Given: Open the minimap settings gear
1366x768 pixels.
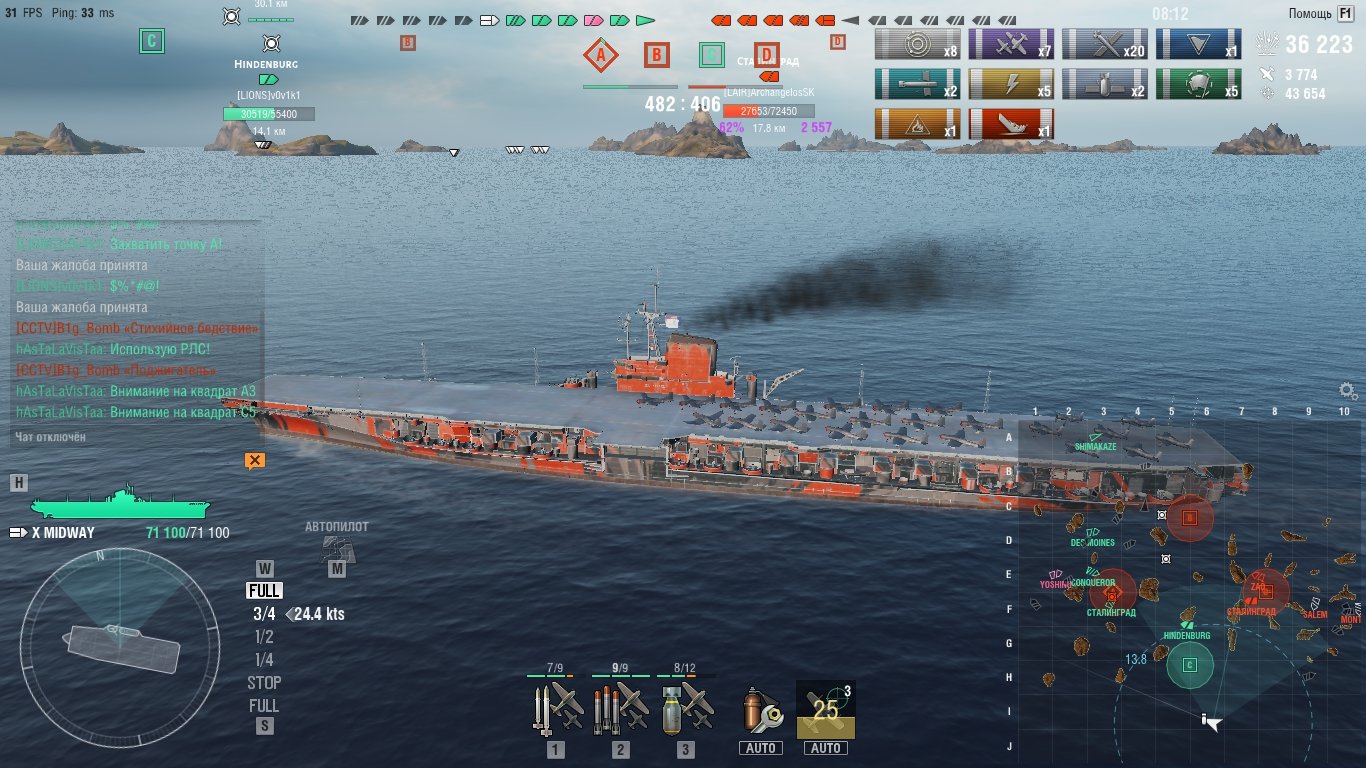Looking at the screenshot, I should click(x=1348, y=391).
